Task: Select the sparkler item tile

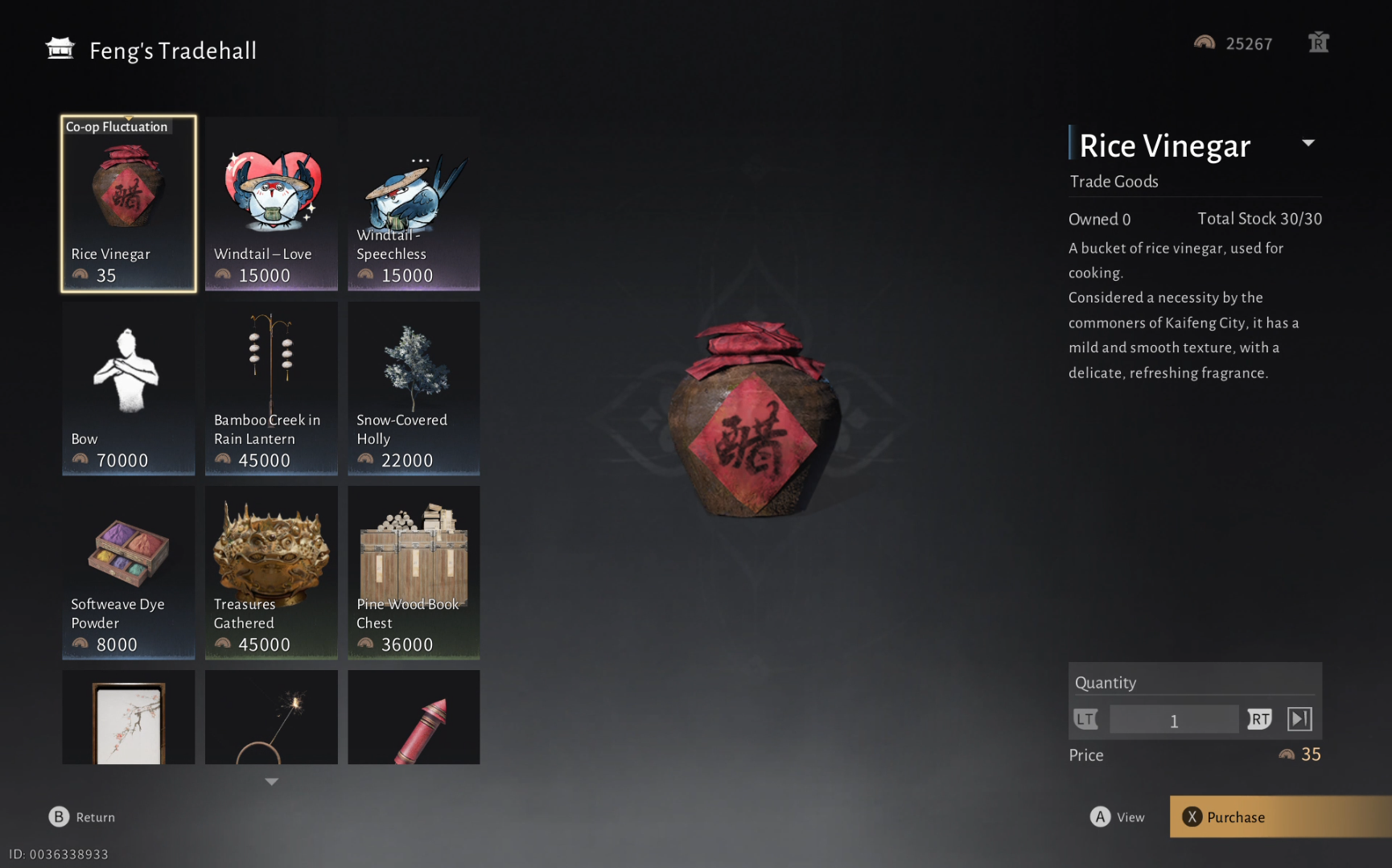Action: point(271,717)
